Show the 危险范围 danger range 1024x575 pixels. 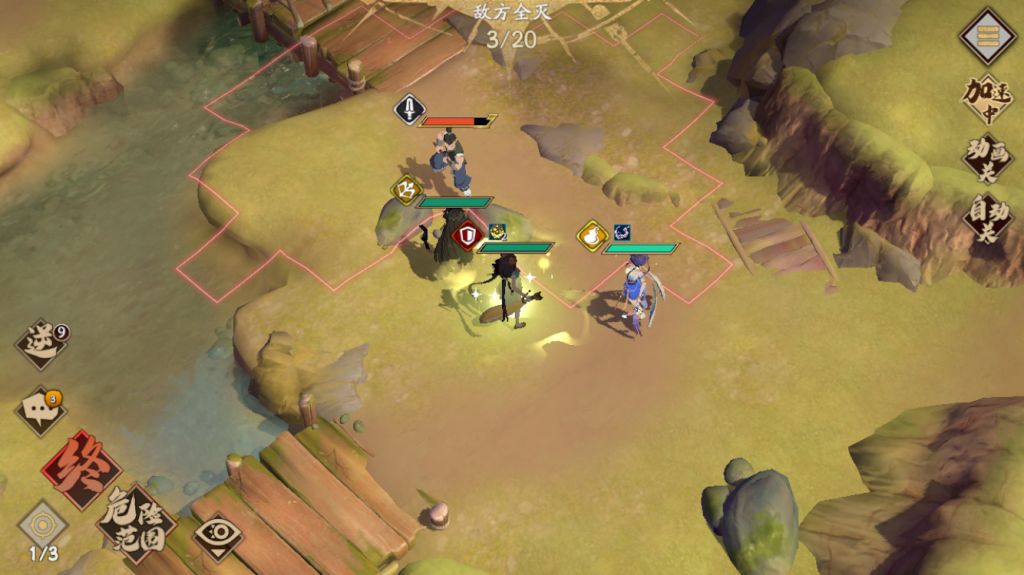point(137,520)
